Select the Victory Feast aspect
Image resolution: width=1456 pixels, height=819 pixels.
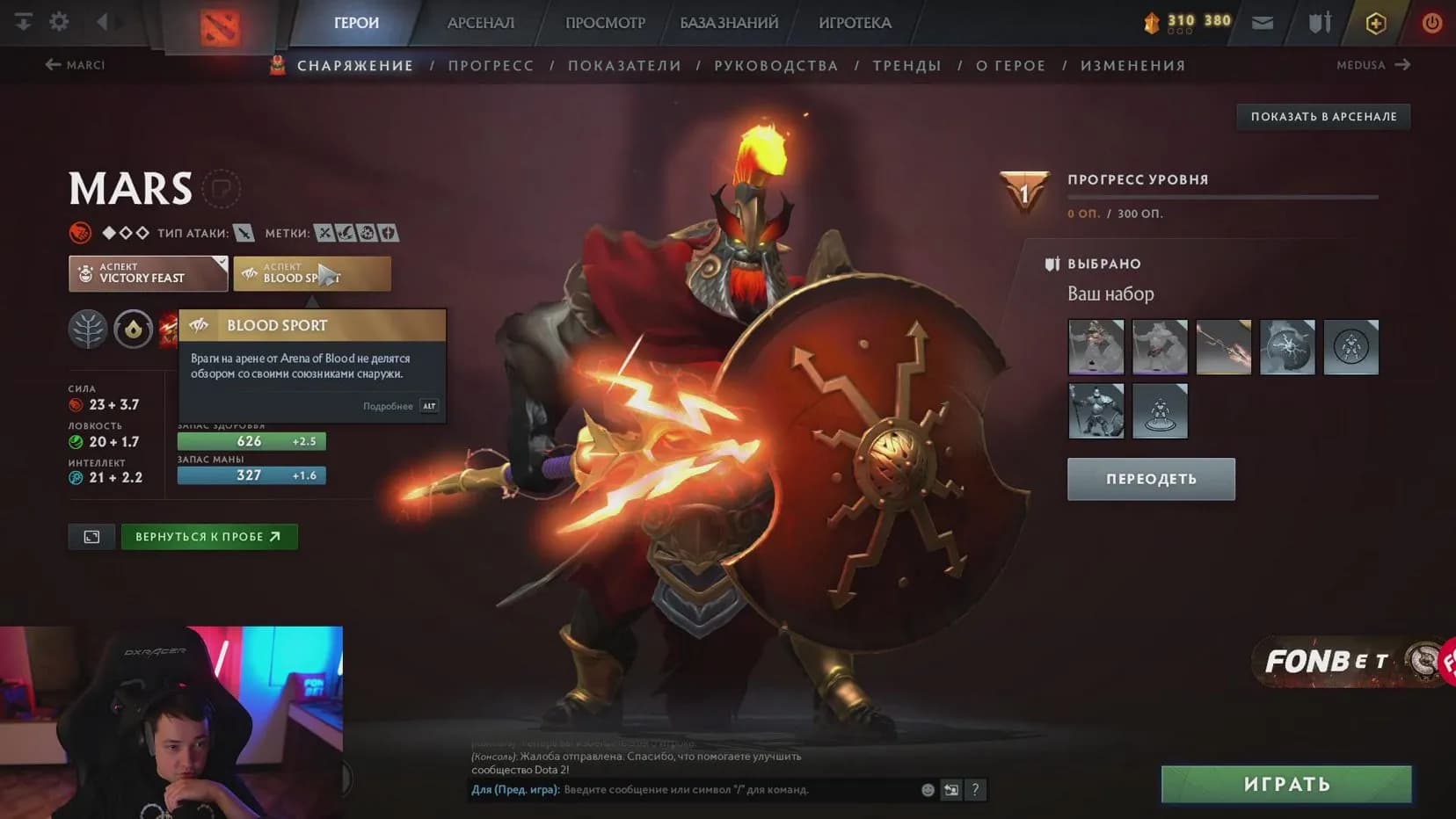(x=148, y=273)
